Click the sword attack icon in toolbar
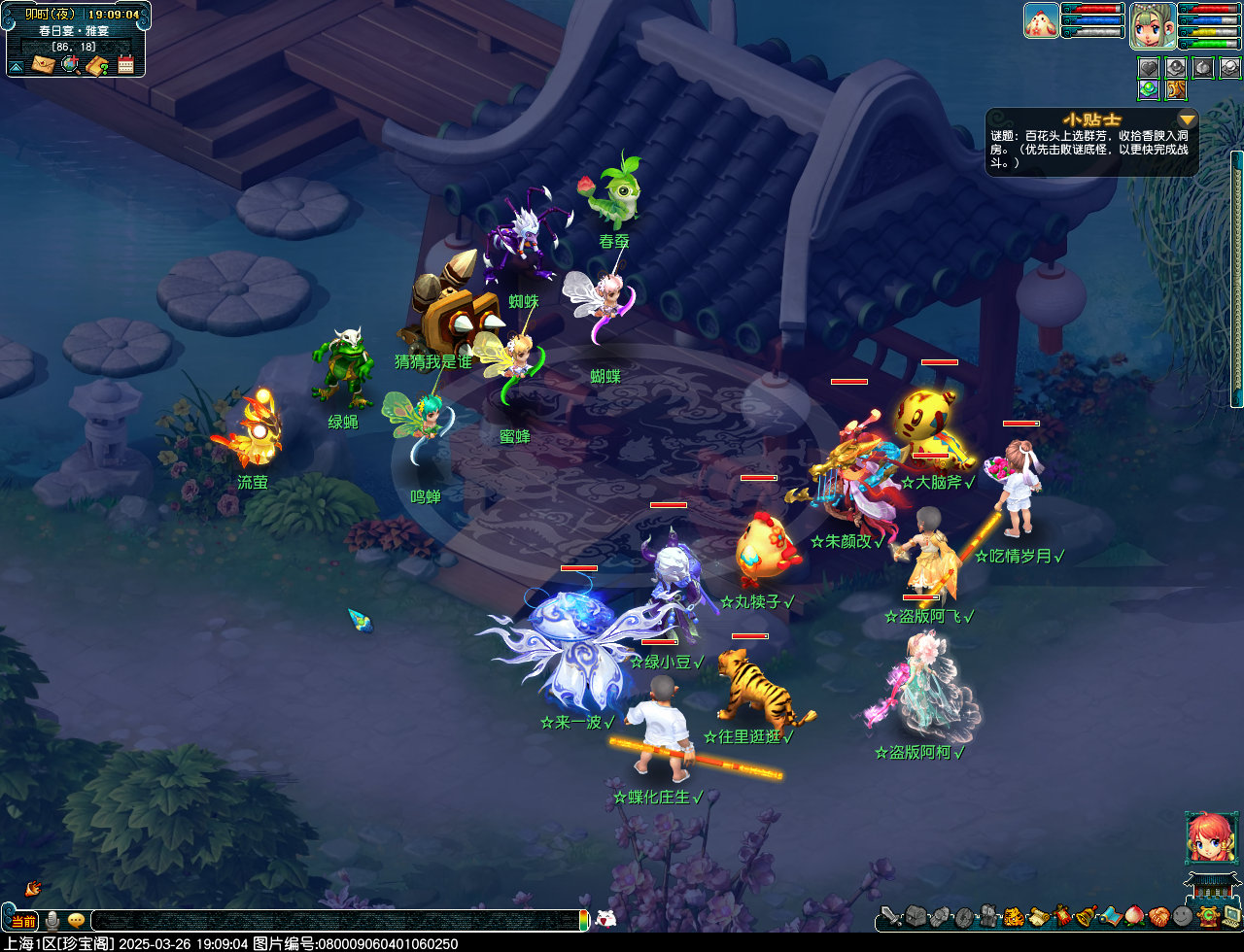1244x952 pixels. 891,916
